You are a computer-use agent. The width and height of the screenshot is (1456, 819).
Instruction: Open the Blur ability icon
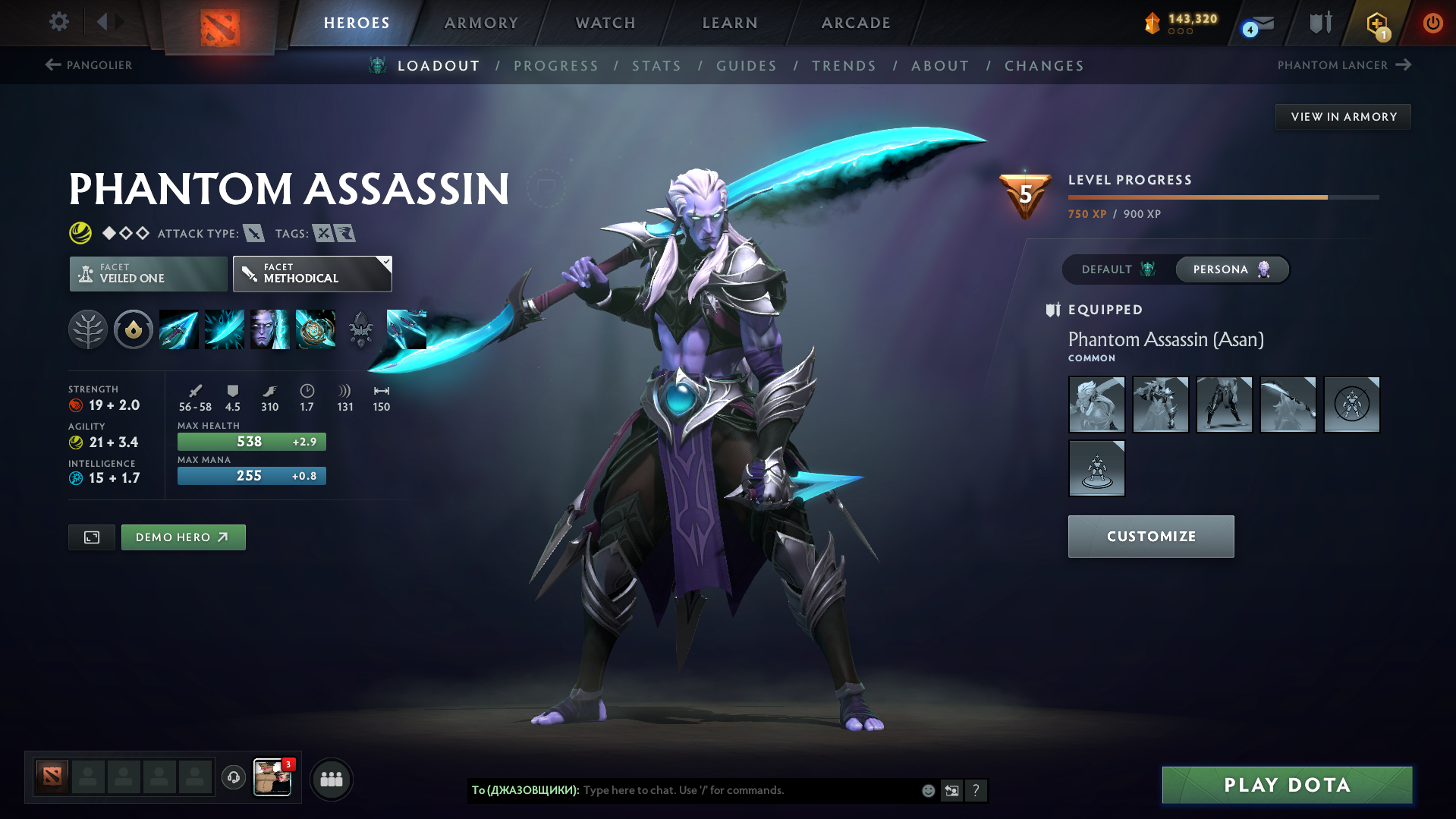tap(269, 329)
